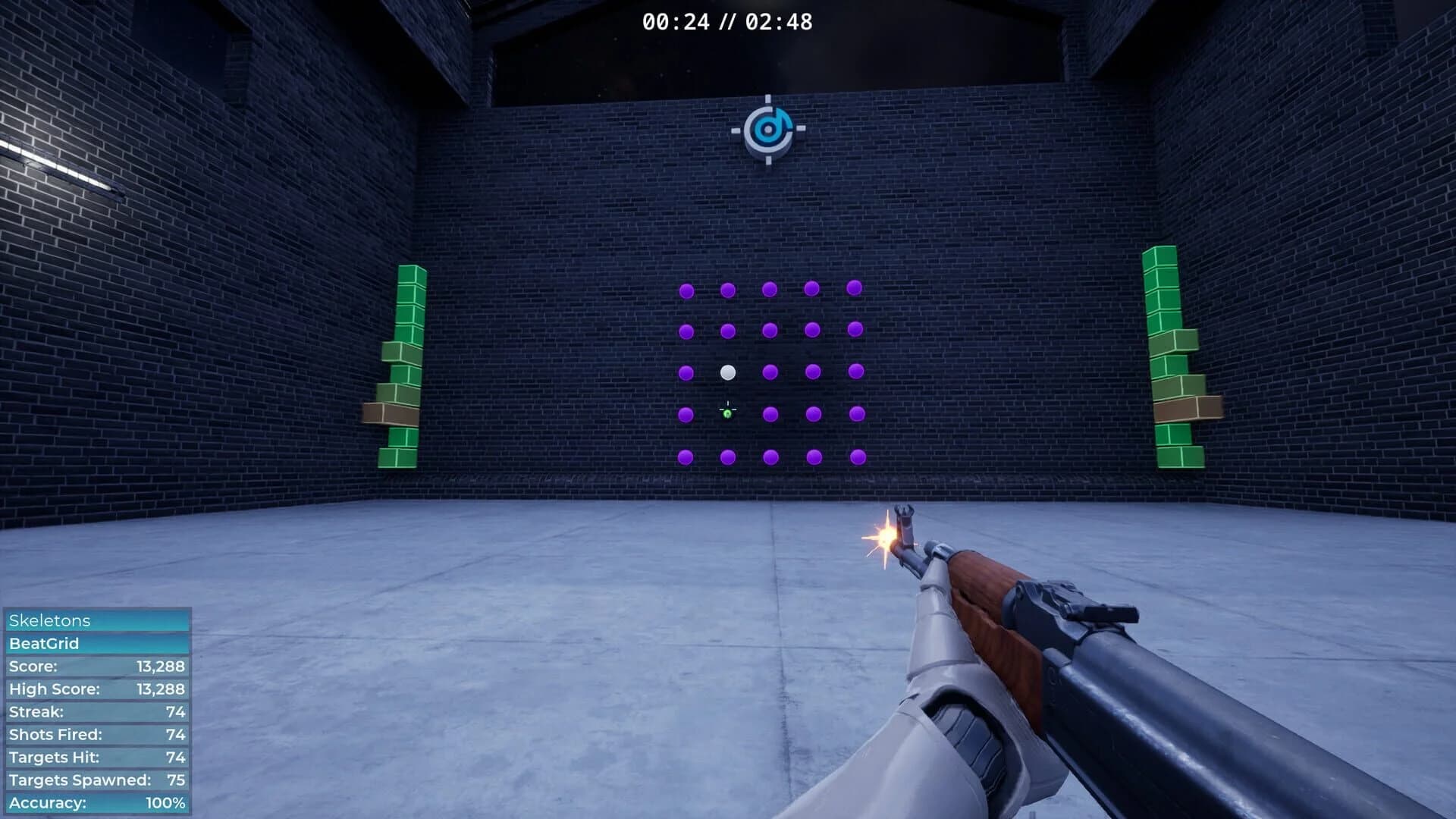Shoot the white active target orb

pos(729,372)
